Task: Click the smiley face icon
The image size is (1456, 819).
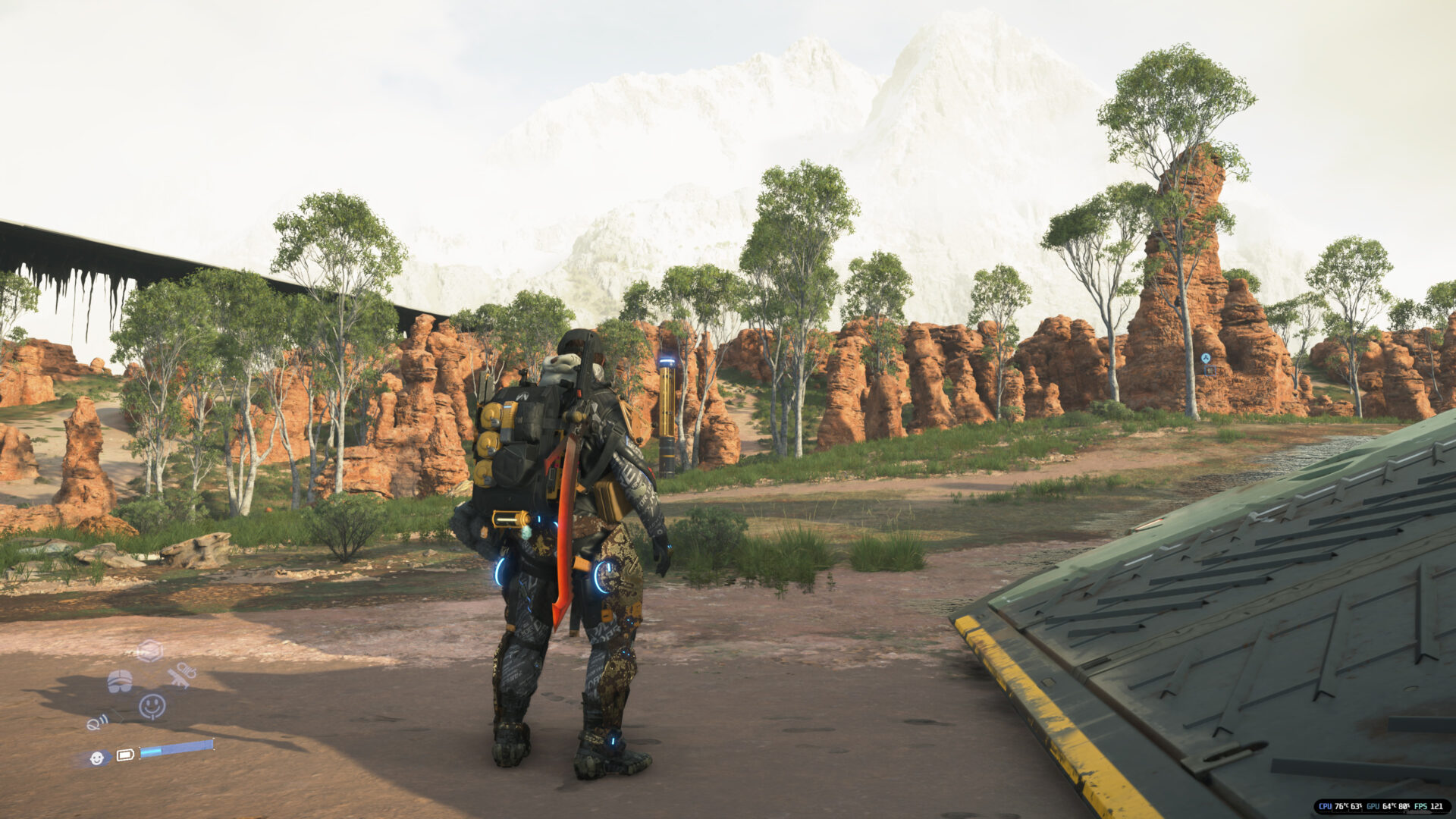Action: coord(152,706)
